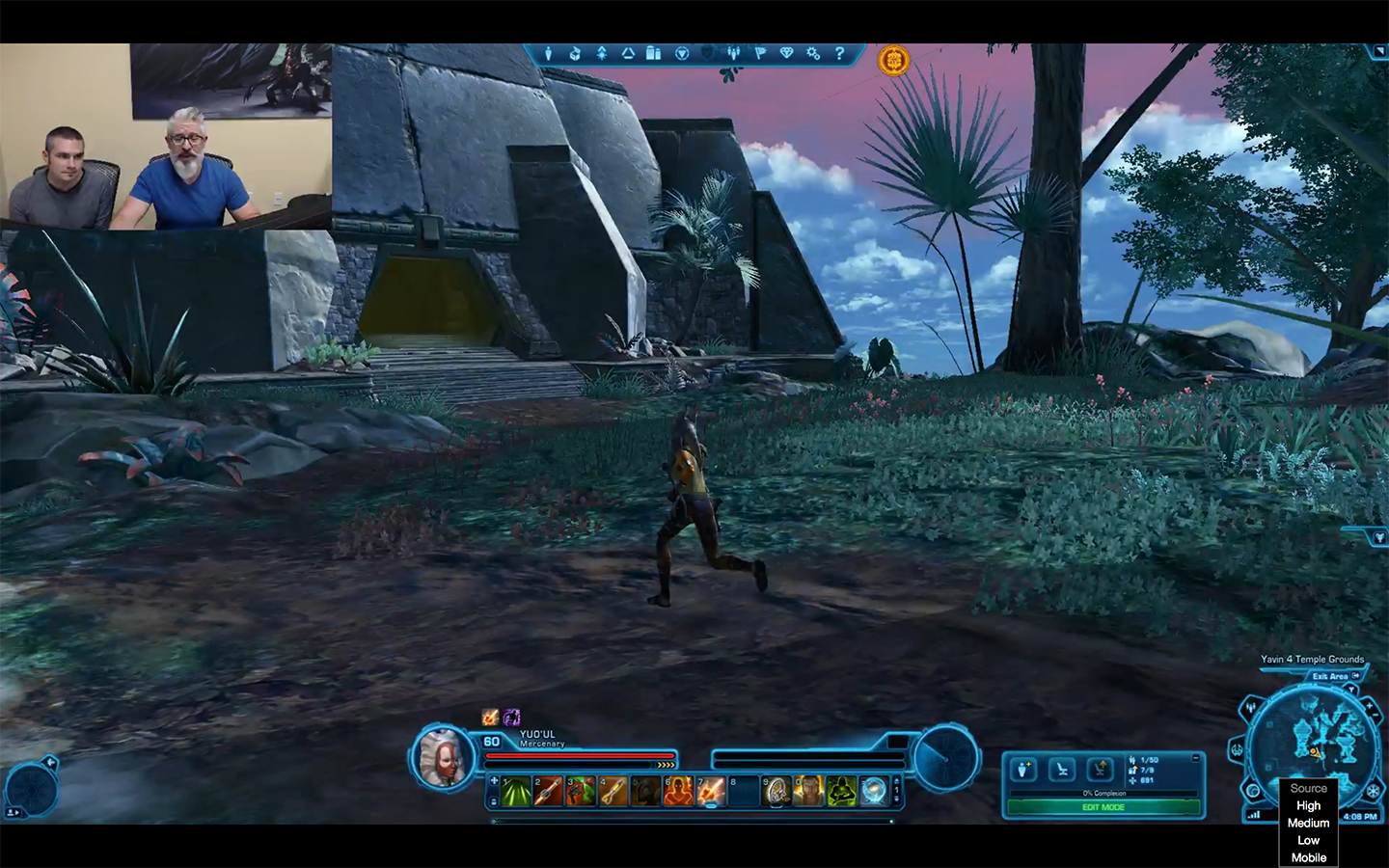Choose High video quality source
This screenshot has height=868, width=1389.
point(1309,806)
